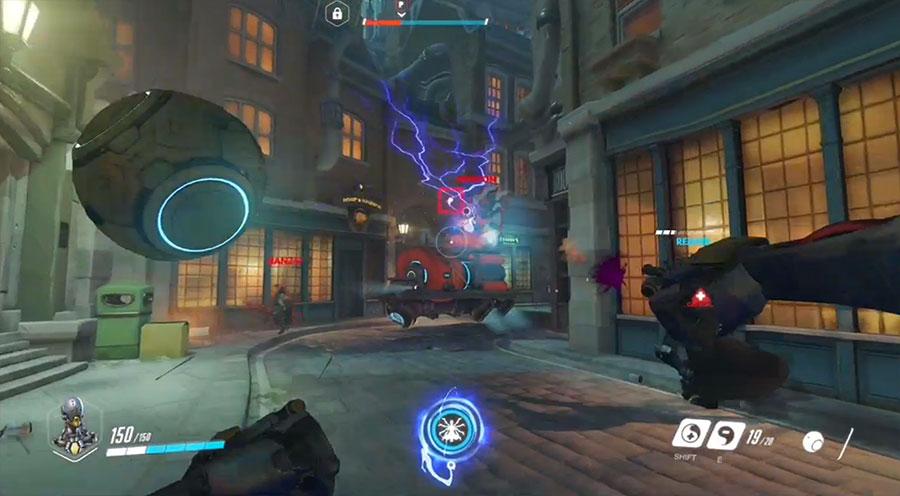Activate the Orb of Harmony ability icon
This screenshot has height=496, width=900.
click(x=688, y=434)
